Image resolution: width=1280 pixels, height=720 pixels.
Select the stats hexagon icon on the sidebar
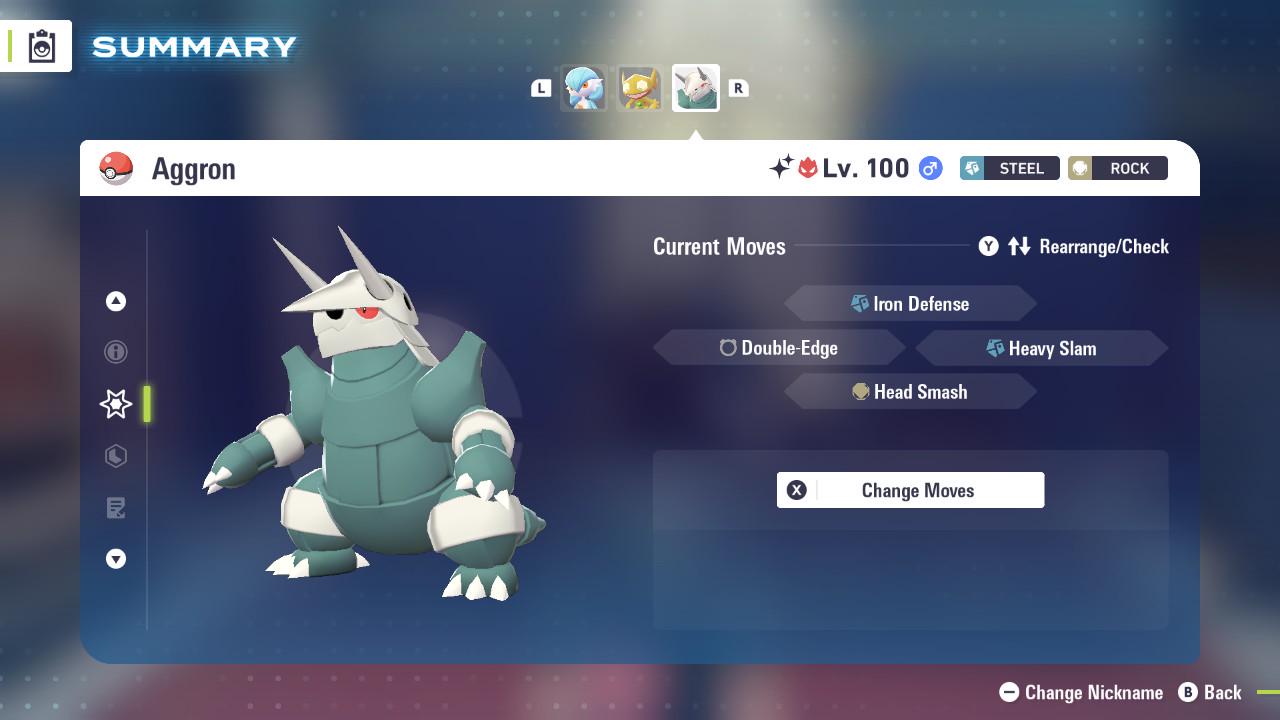coord(116,456)
